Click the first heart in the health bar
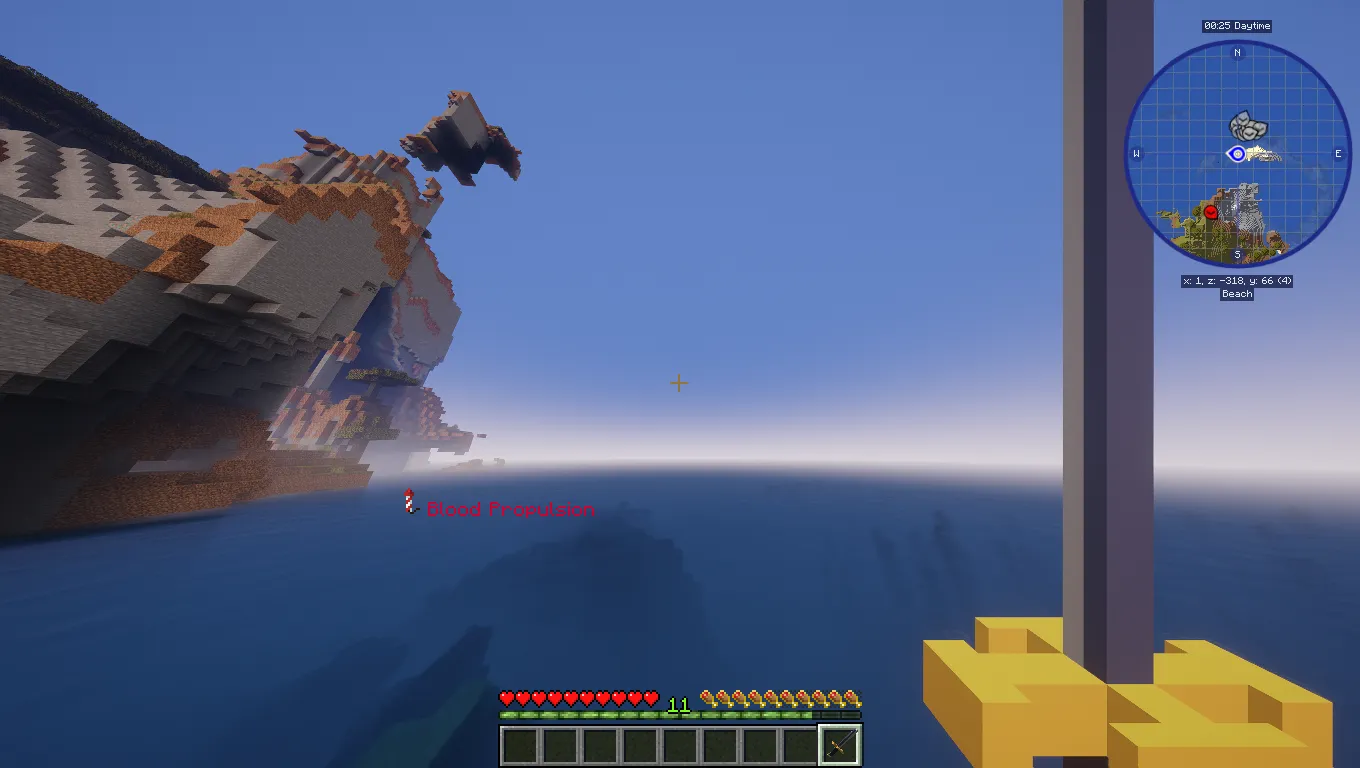The width and height of the screenshot is (1360, 768). coord(504,698)
